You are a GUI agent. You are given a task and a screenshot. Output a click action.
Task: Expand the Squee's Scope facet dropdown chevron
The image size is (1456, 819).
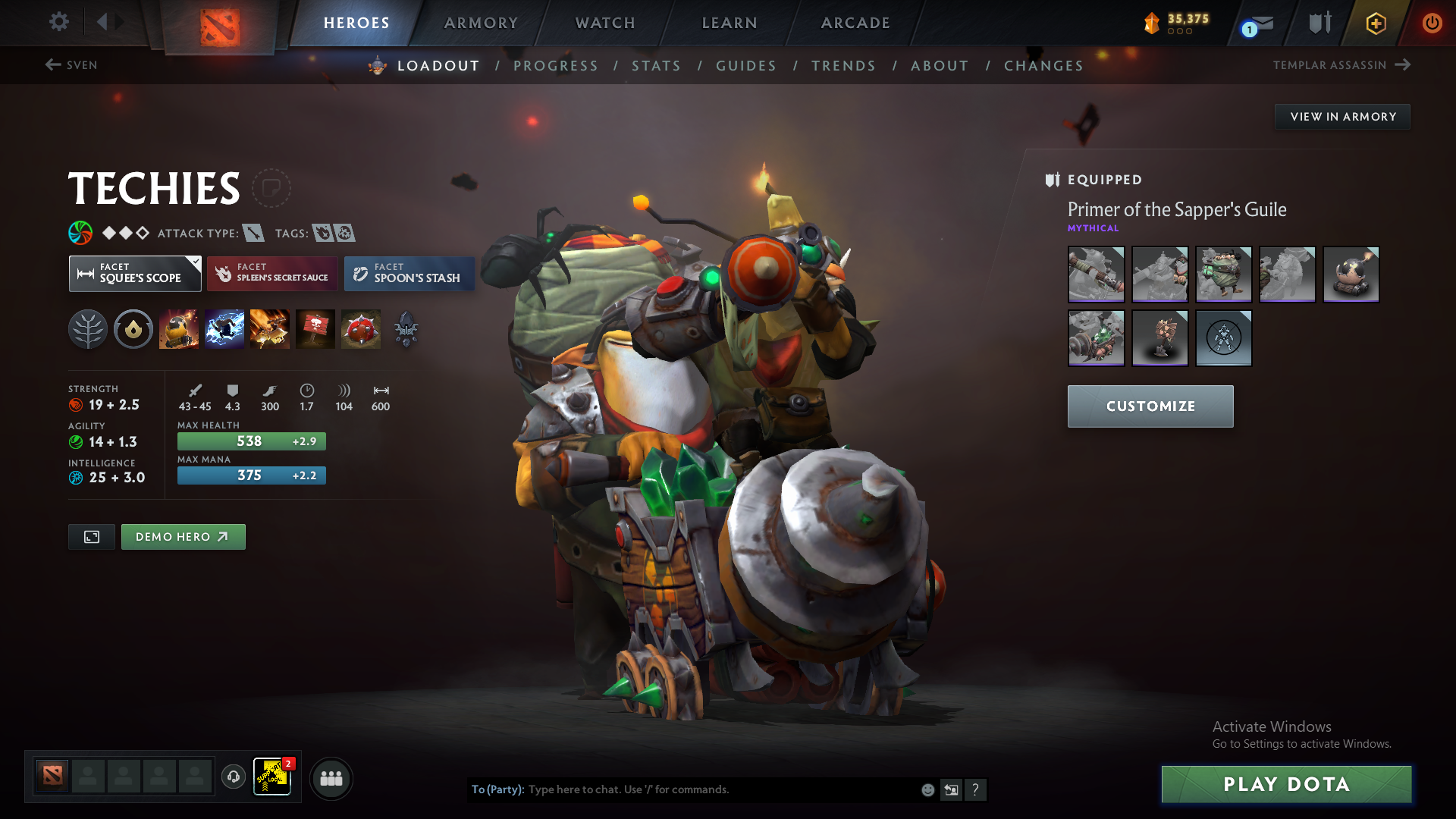pyautogui.click(x=195, y=261)
